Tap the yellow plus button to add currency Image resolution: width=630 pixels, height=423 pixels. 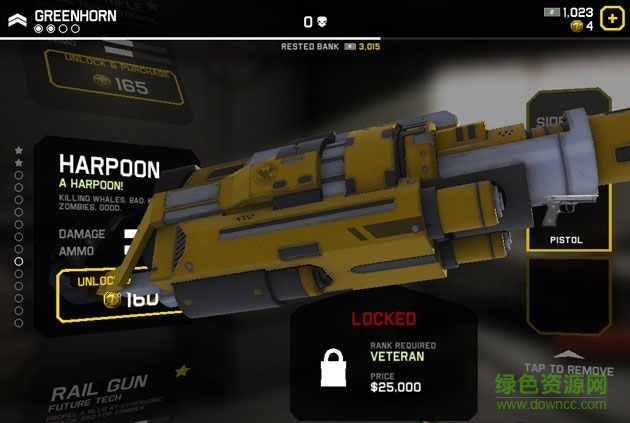tap(611, 19)
